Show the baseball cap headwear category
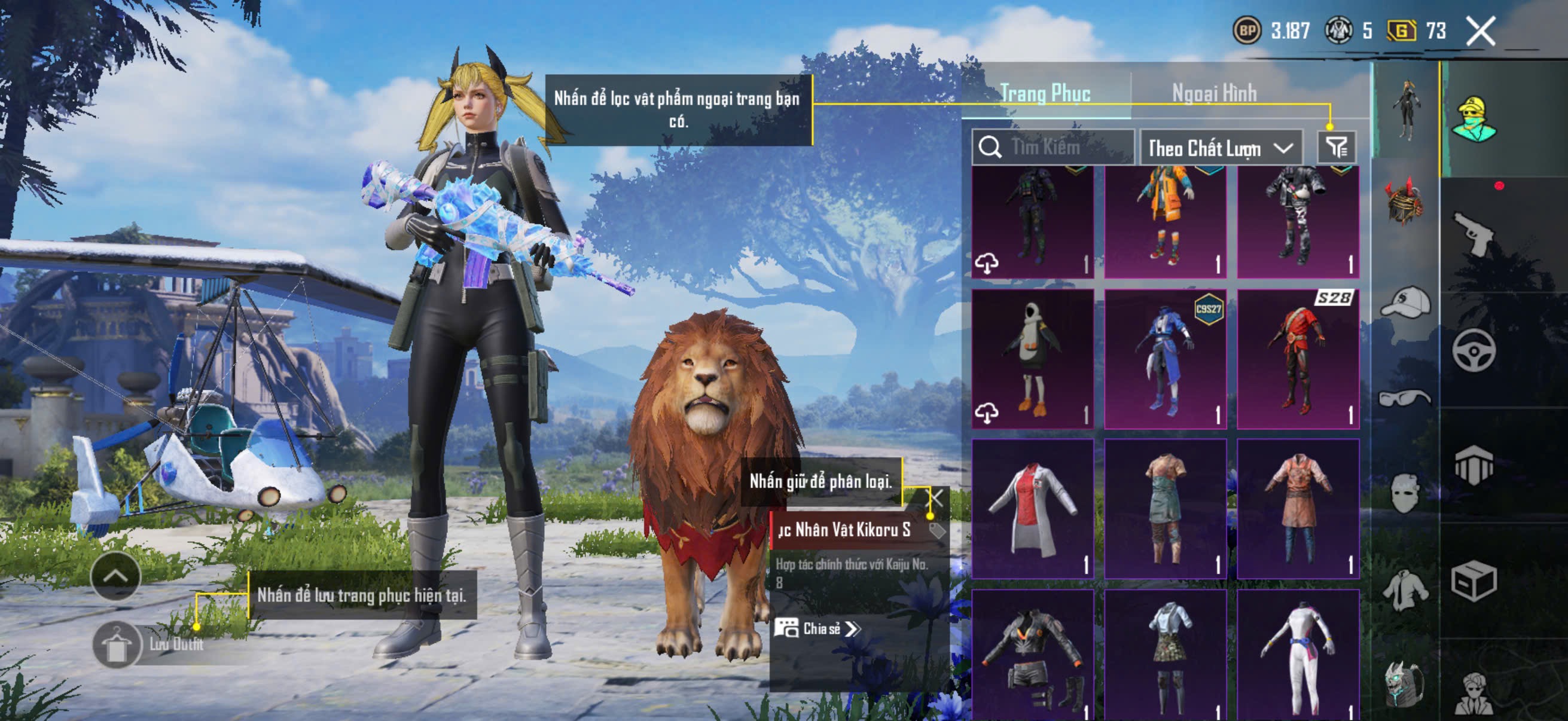This screenshot has width=1568, height=721. (x=1405, y=302)
